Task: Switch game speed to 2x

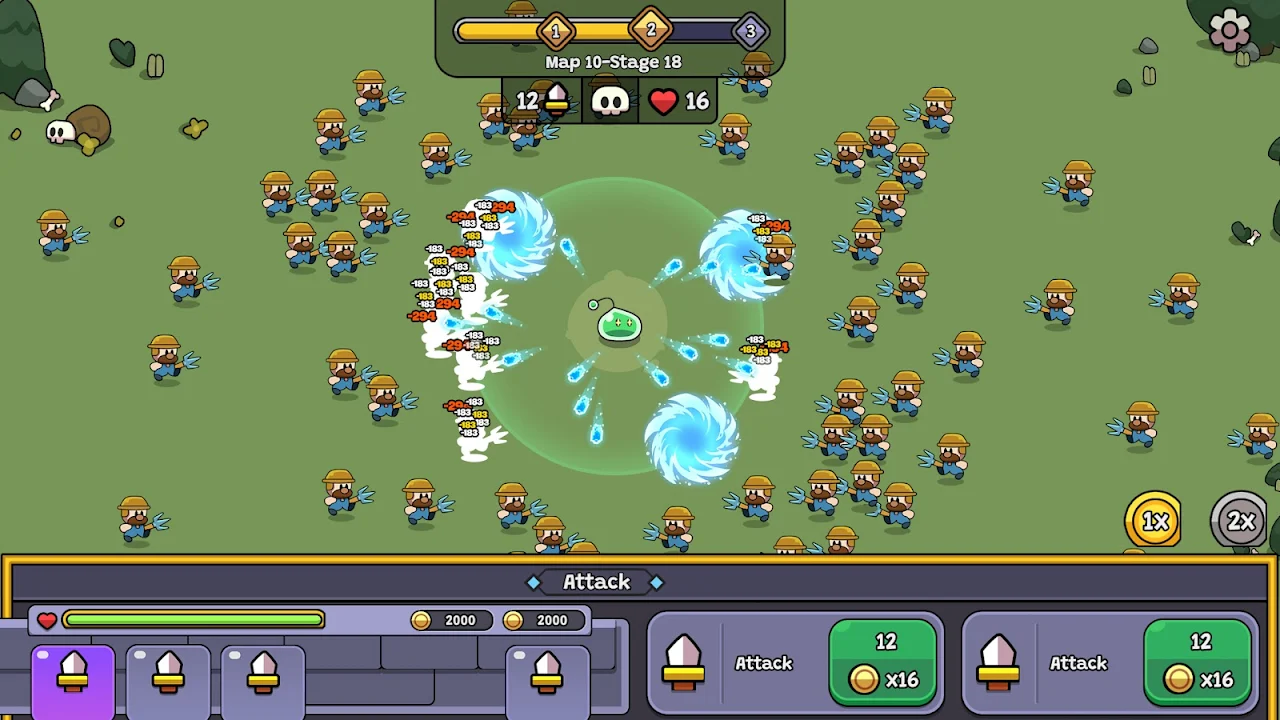Action: 1240,521
